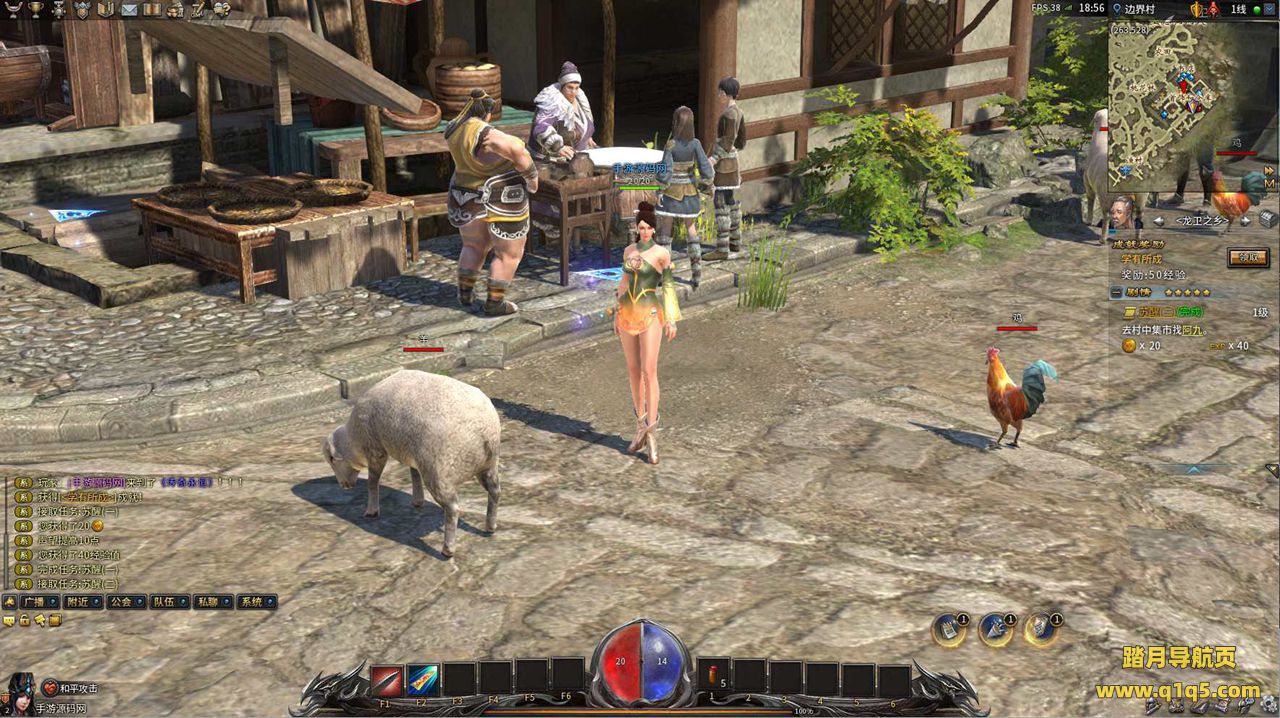Toggle the chat lock padlock icon
The image size is (1280, 718).
[24, 620]
